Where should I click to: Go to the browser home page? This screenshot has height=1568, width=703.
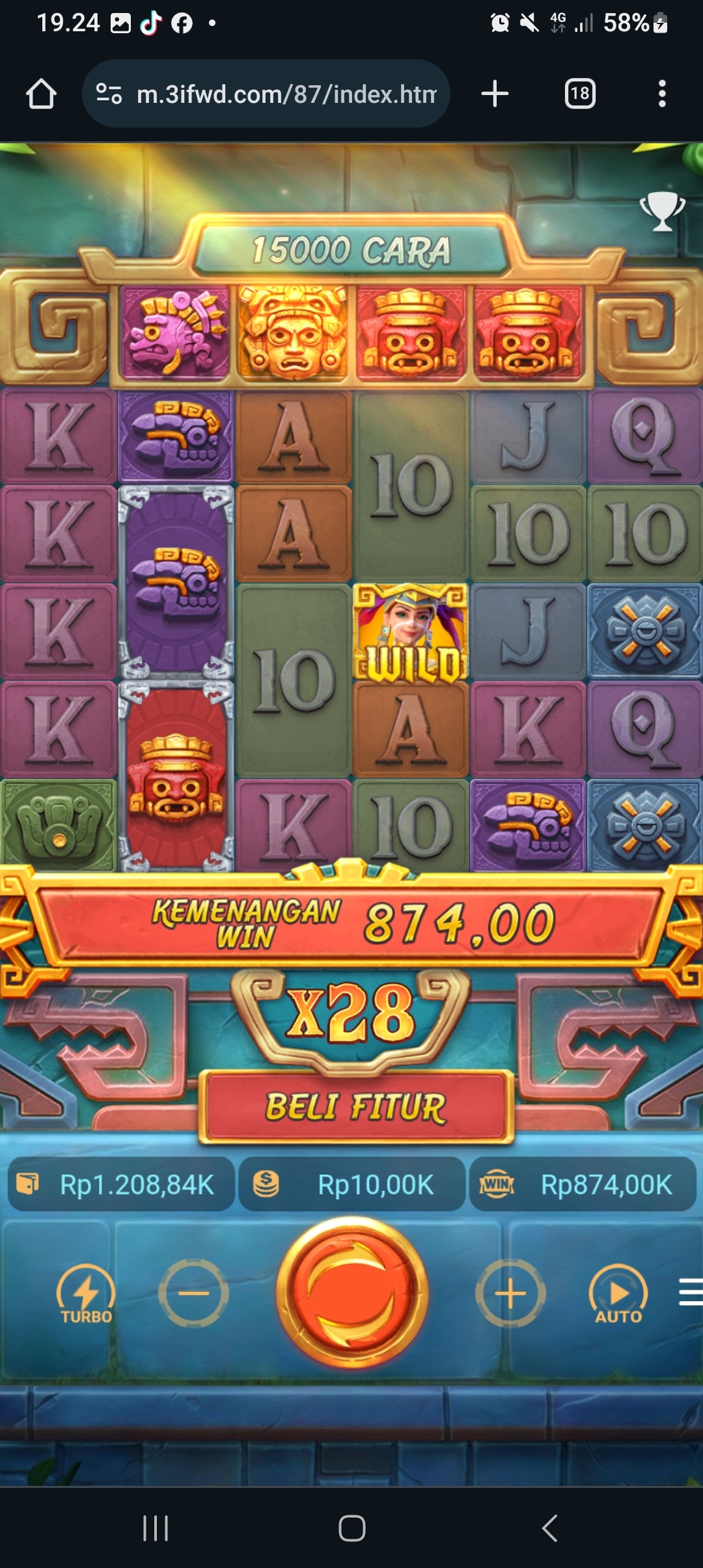coord(41,94)
